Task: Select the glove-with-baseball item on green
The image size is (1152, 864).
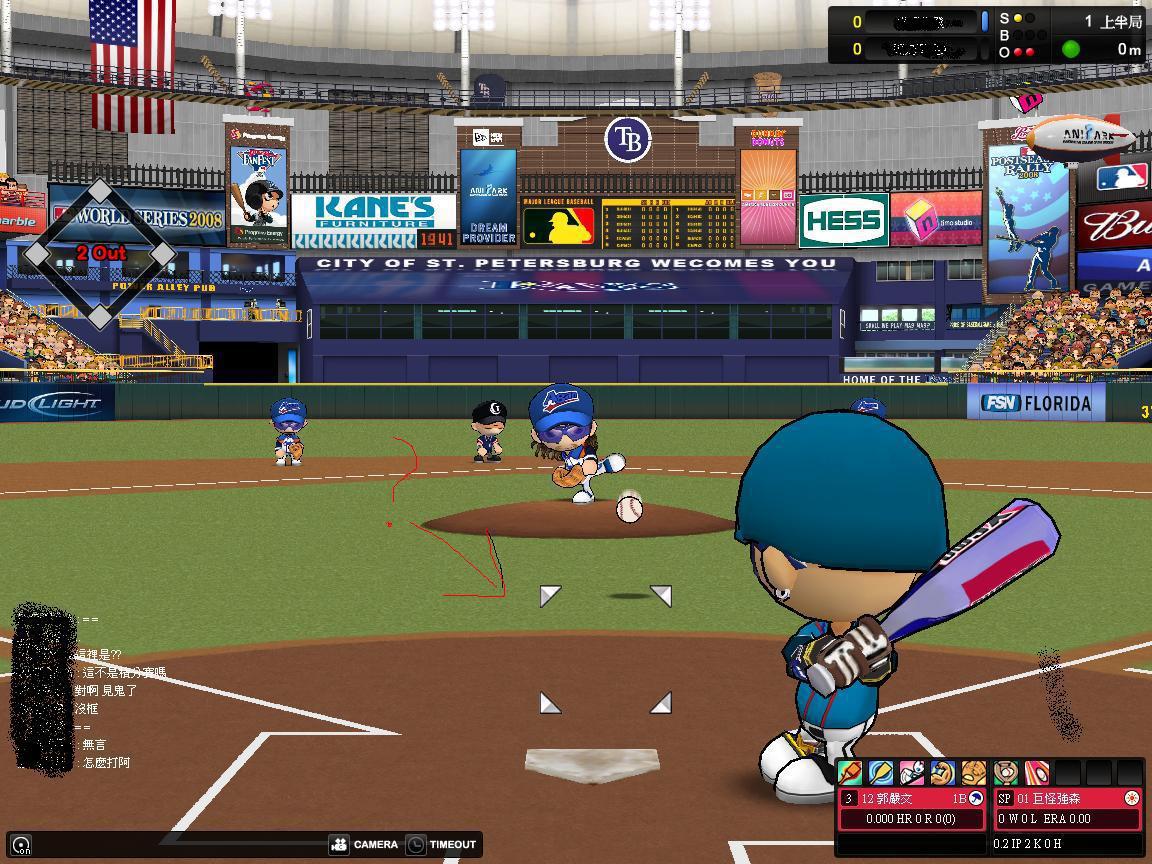Action: click(1006, 773)
